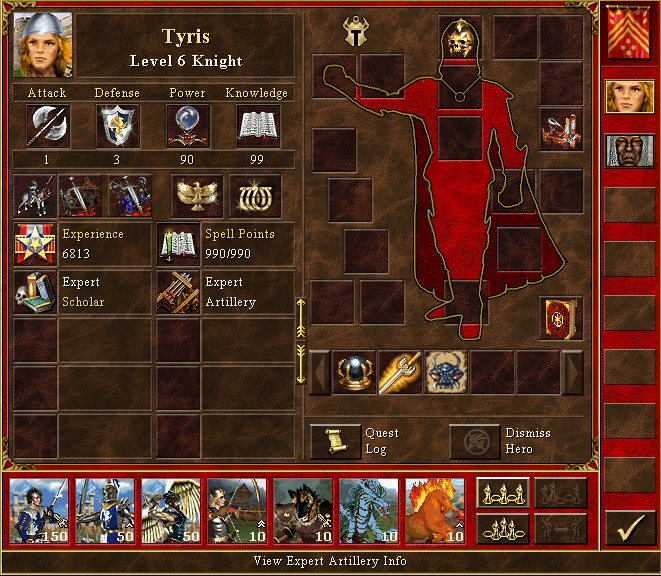This screenshot has height=576, width=661.
Task: Select the golden skull helmet slot
Action: point(460,39)
